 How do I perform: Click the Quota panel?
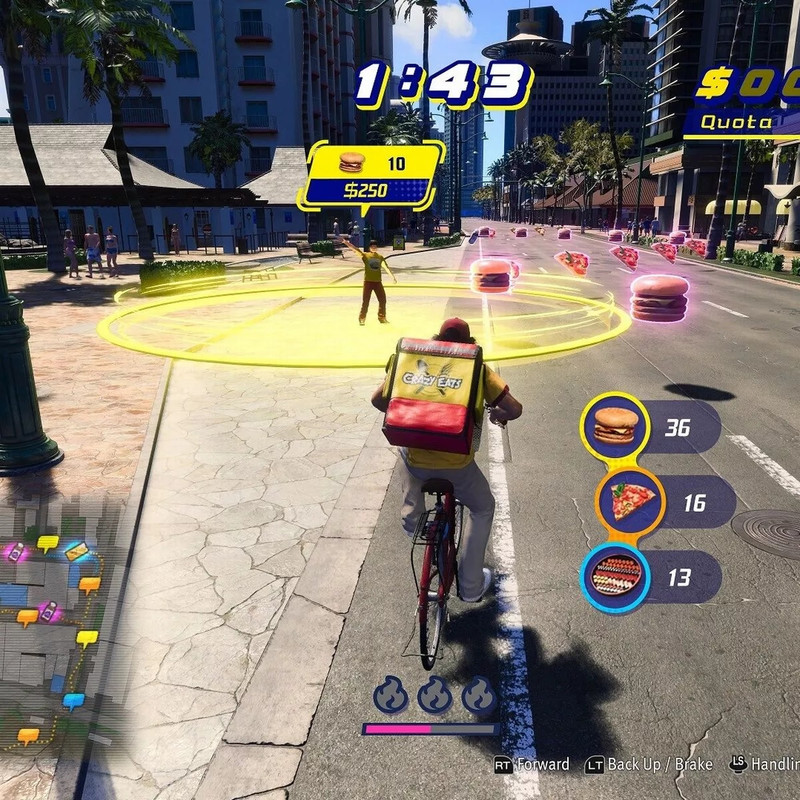point(742,123)
